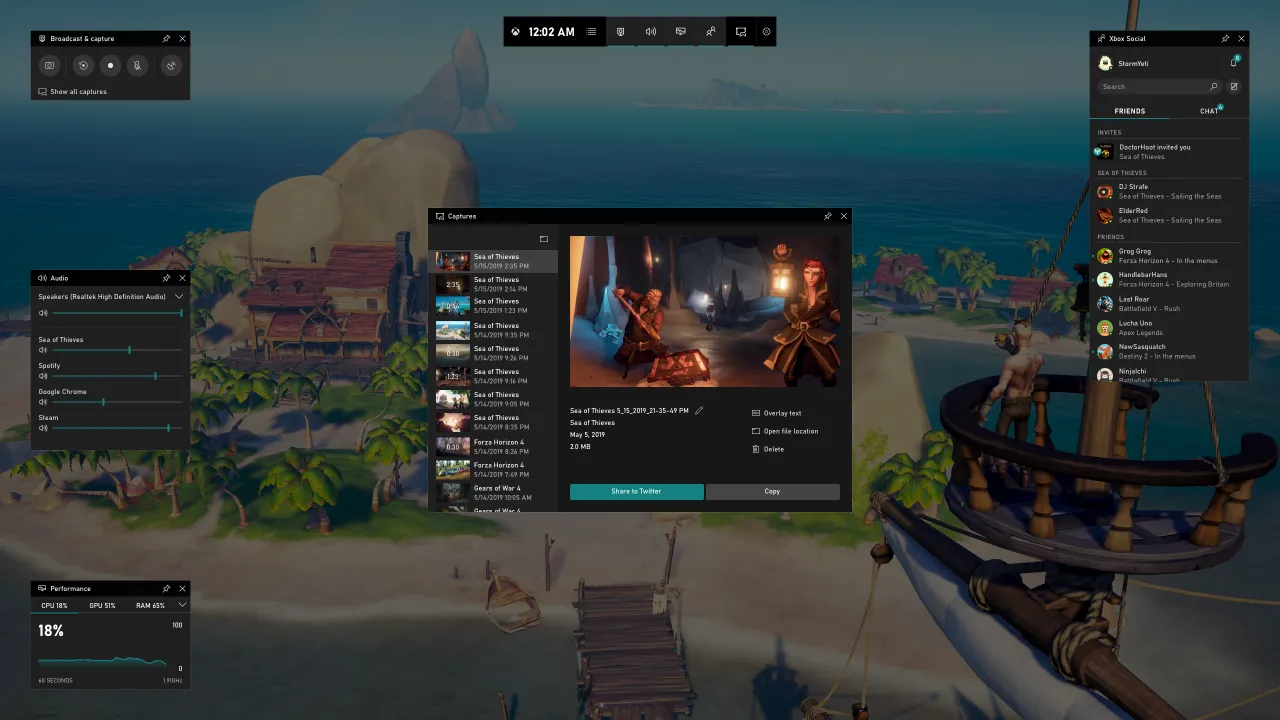Open the widget menu next to the clock
Image resolution: width=1280 pixels, height=720 pixels.
point(591,31)
